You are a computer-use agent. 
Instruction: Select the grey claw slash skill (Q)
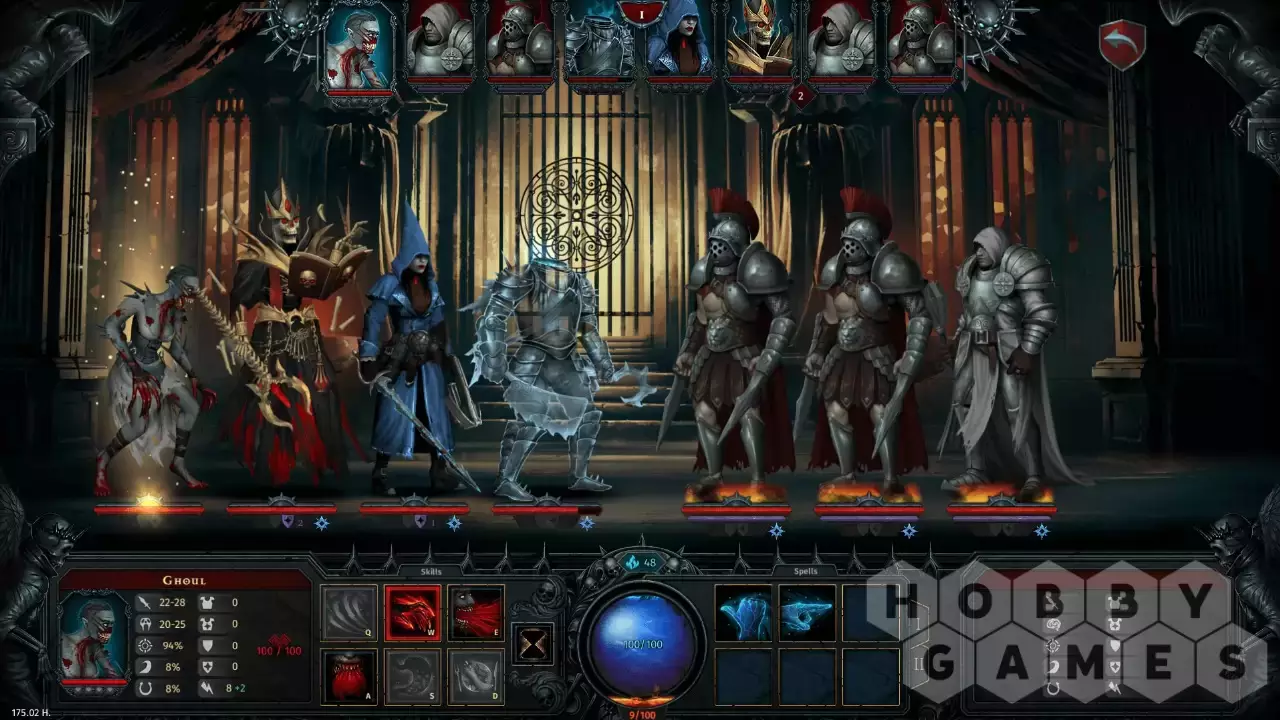(349, 612)
